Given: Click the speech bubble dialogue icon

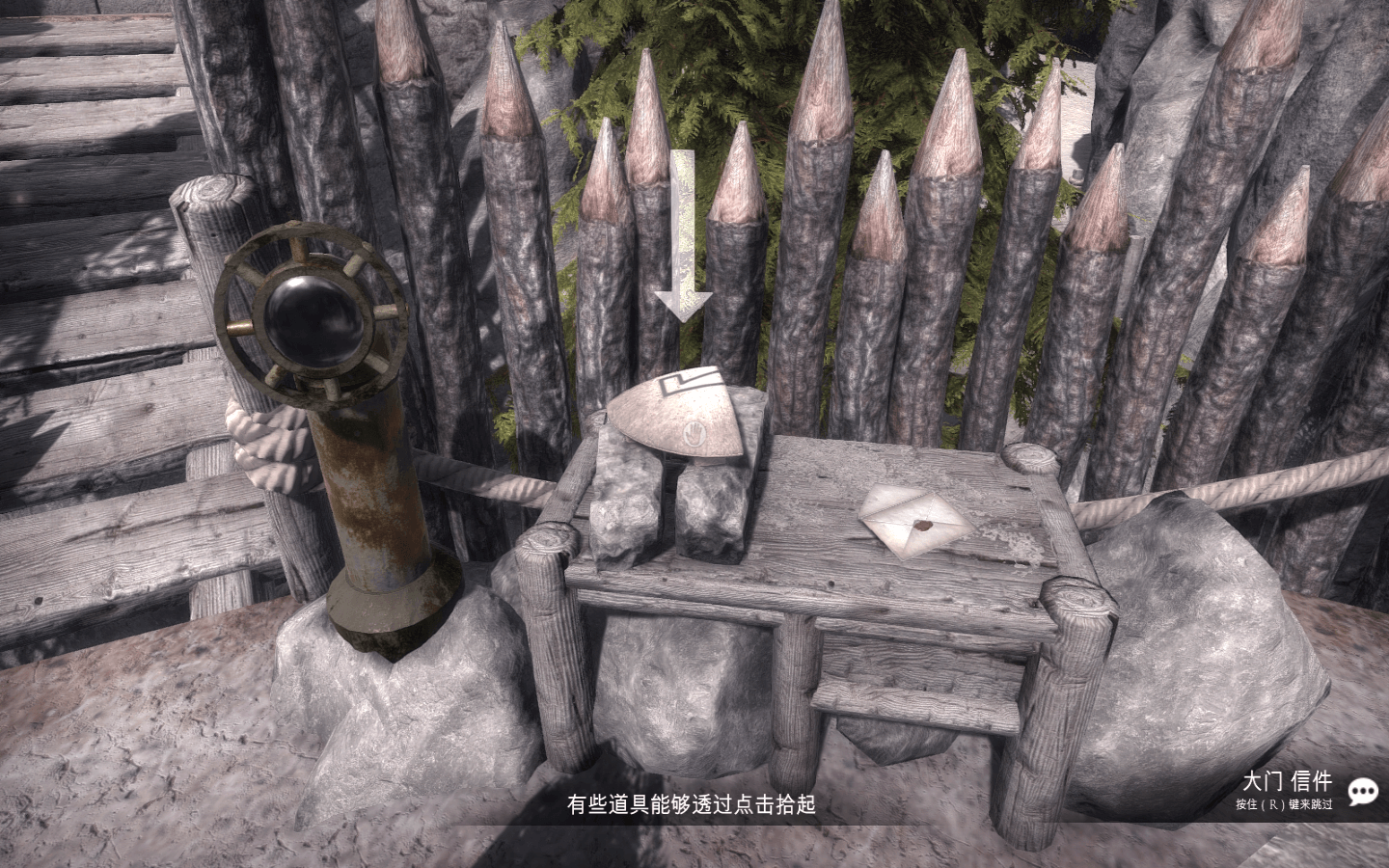Looking at the screenshot, I should pos(1362,792).
